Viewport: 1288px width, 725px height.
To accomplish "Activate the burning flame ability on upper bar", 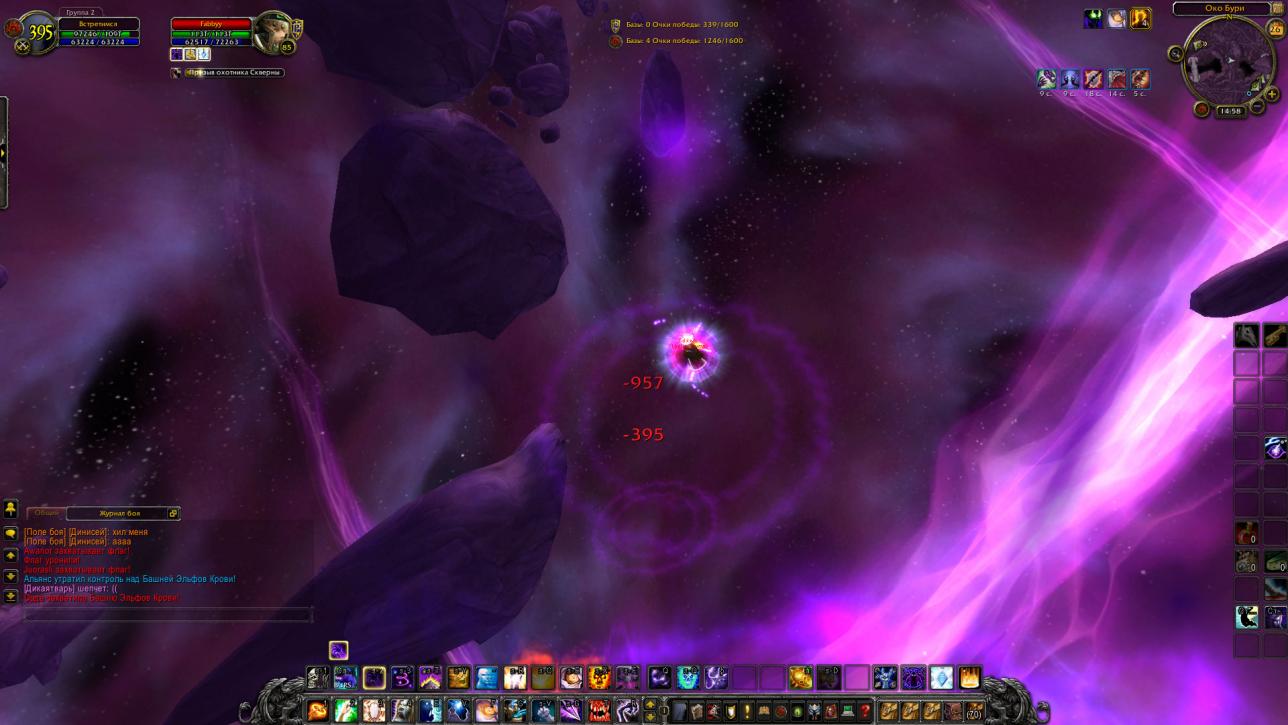I will (969, 679).
